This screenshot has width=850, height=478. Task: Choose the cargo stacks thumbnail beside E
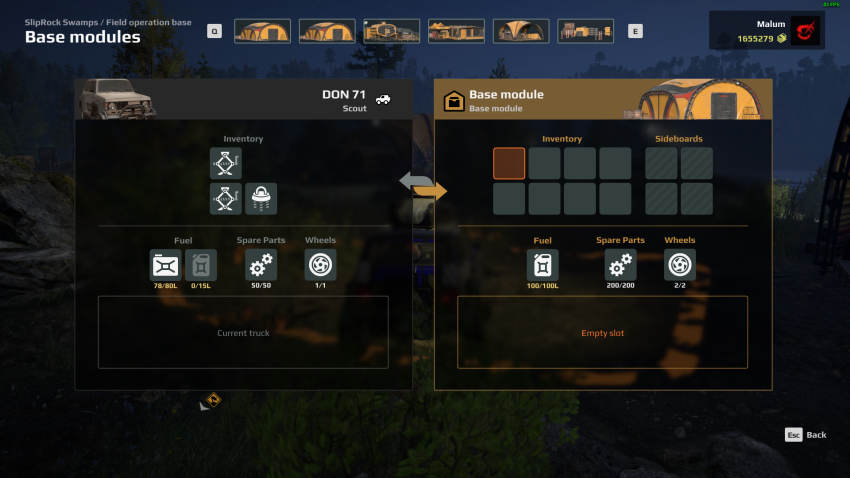[585, 31]
